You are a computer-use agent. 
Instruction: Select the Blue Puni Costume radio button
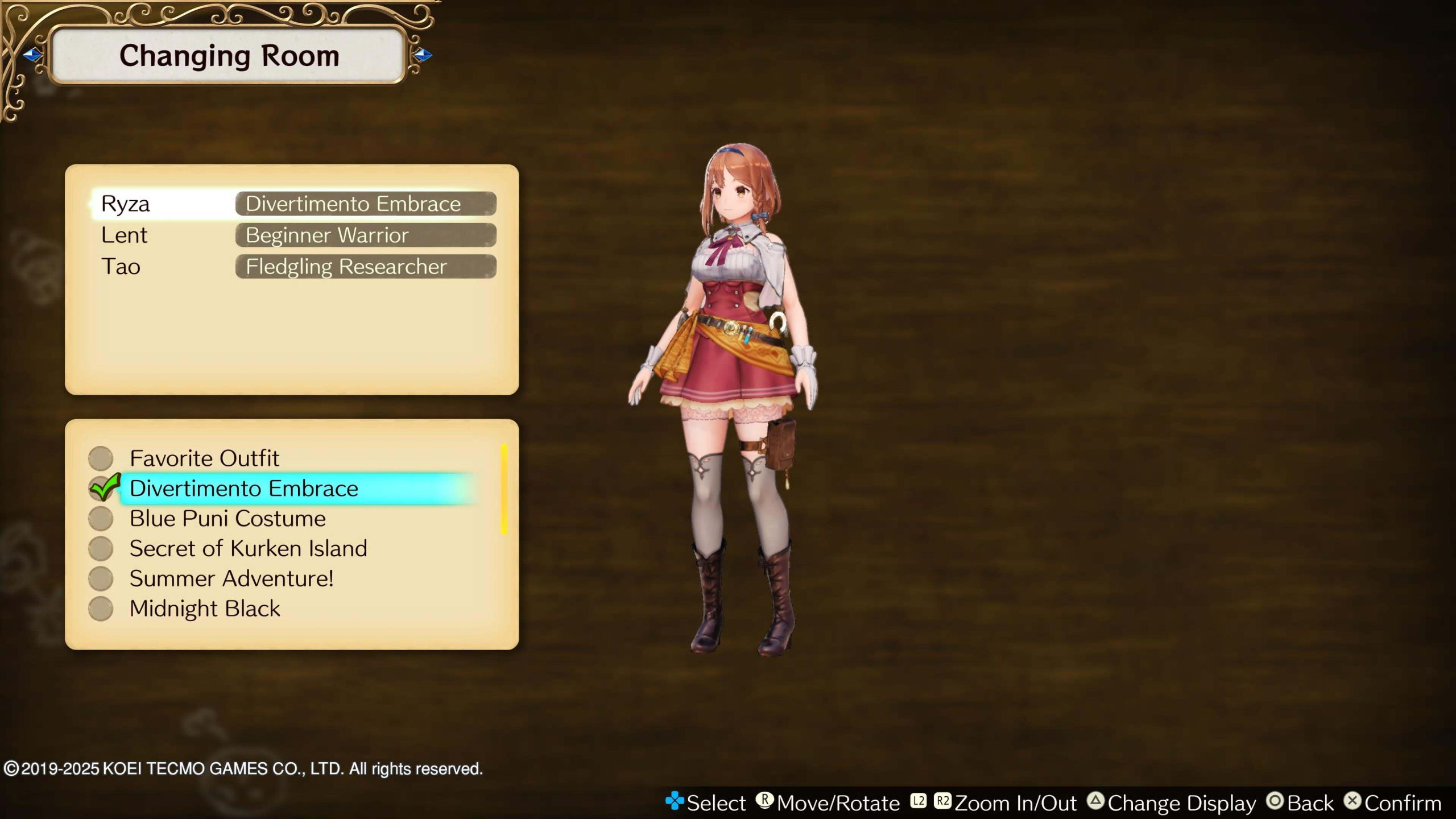click(101, 518)
